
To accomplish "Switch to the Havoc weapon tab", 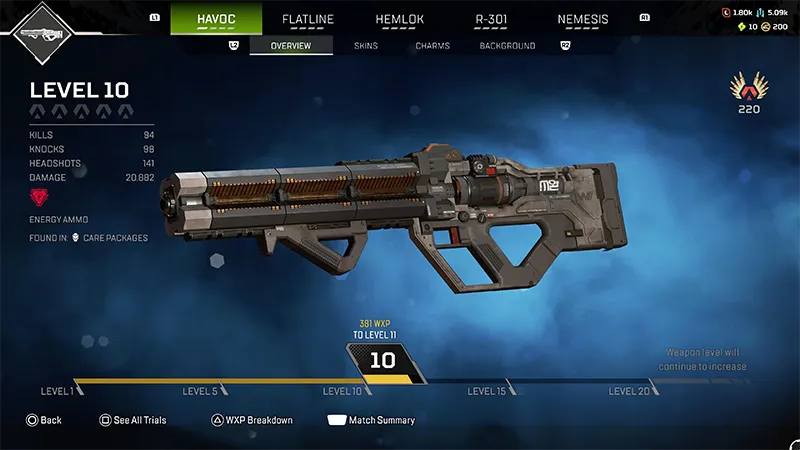I will click(x=216, y=19).
